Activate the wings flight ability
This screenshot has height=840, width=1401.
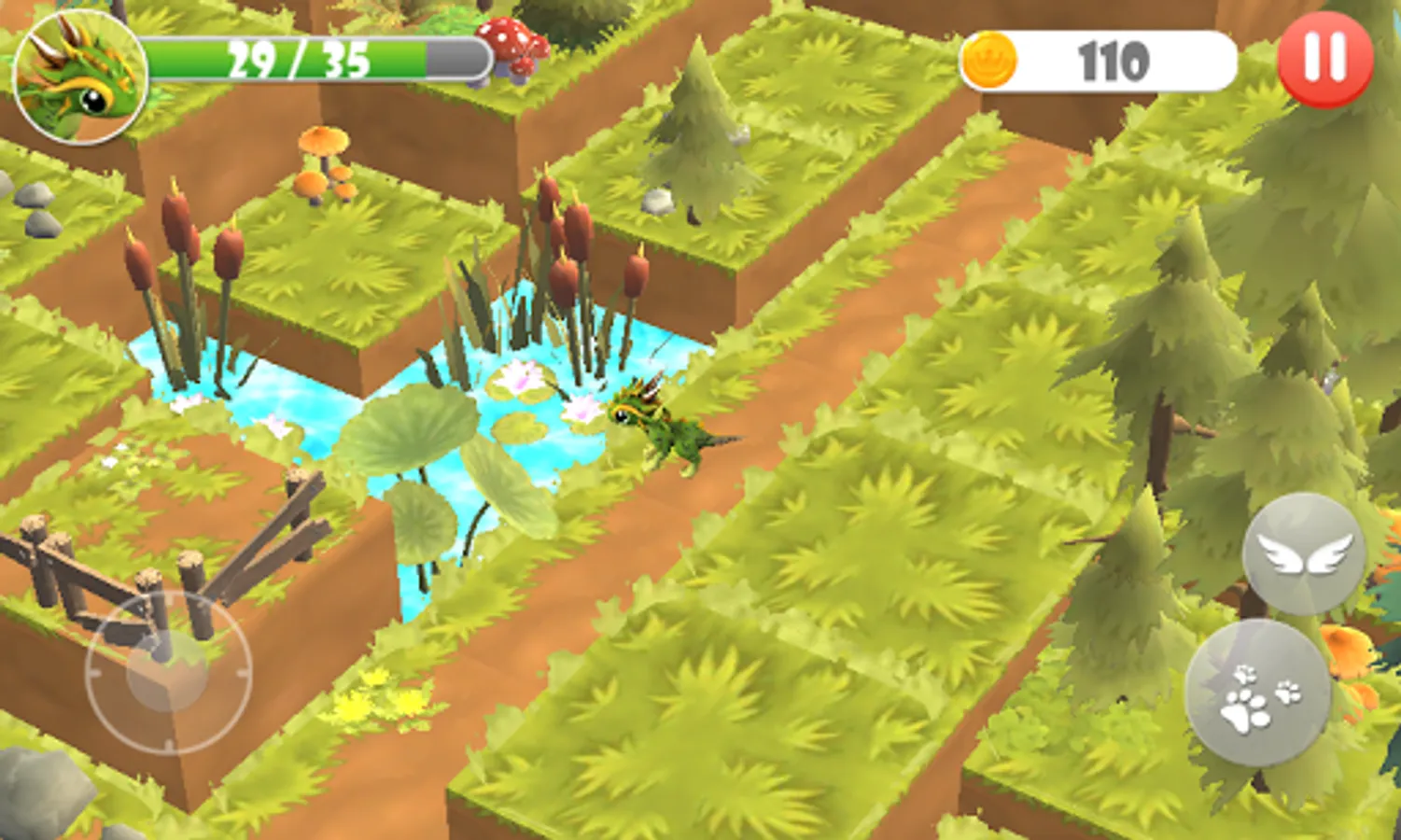coord(1303,556)
